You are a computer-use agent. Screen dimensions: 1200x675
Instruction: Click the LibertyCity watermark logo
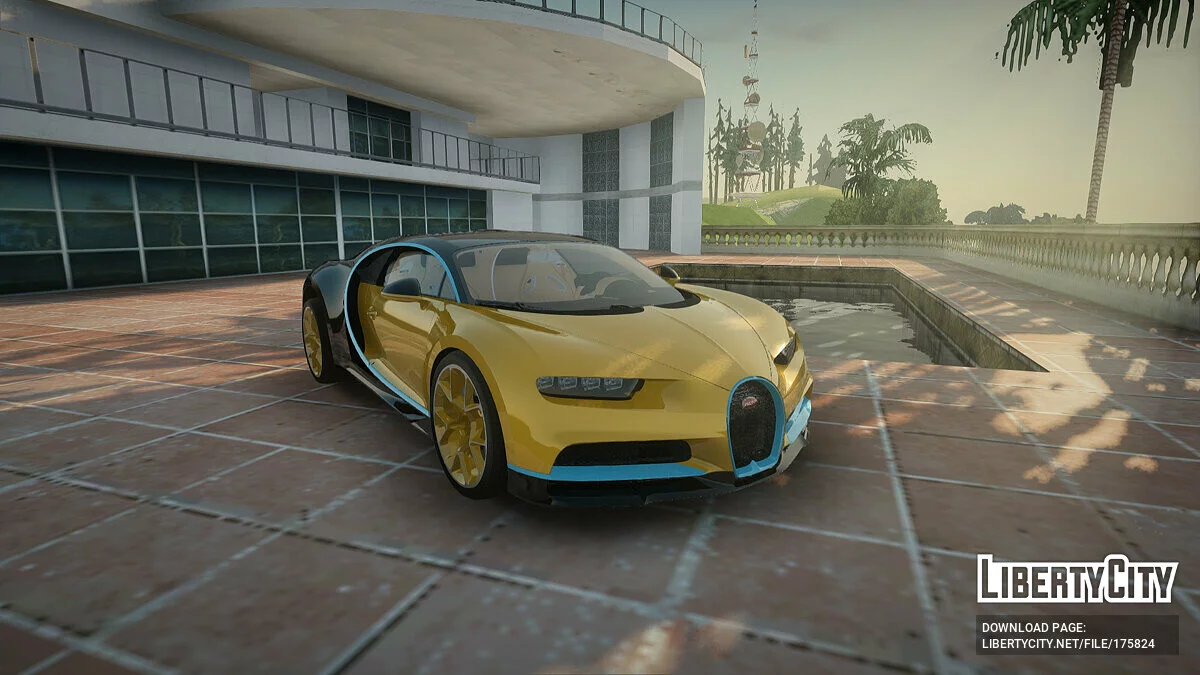tap(1077, 579)
